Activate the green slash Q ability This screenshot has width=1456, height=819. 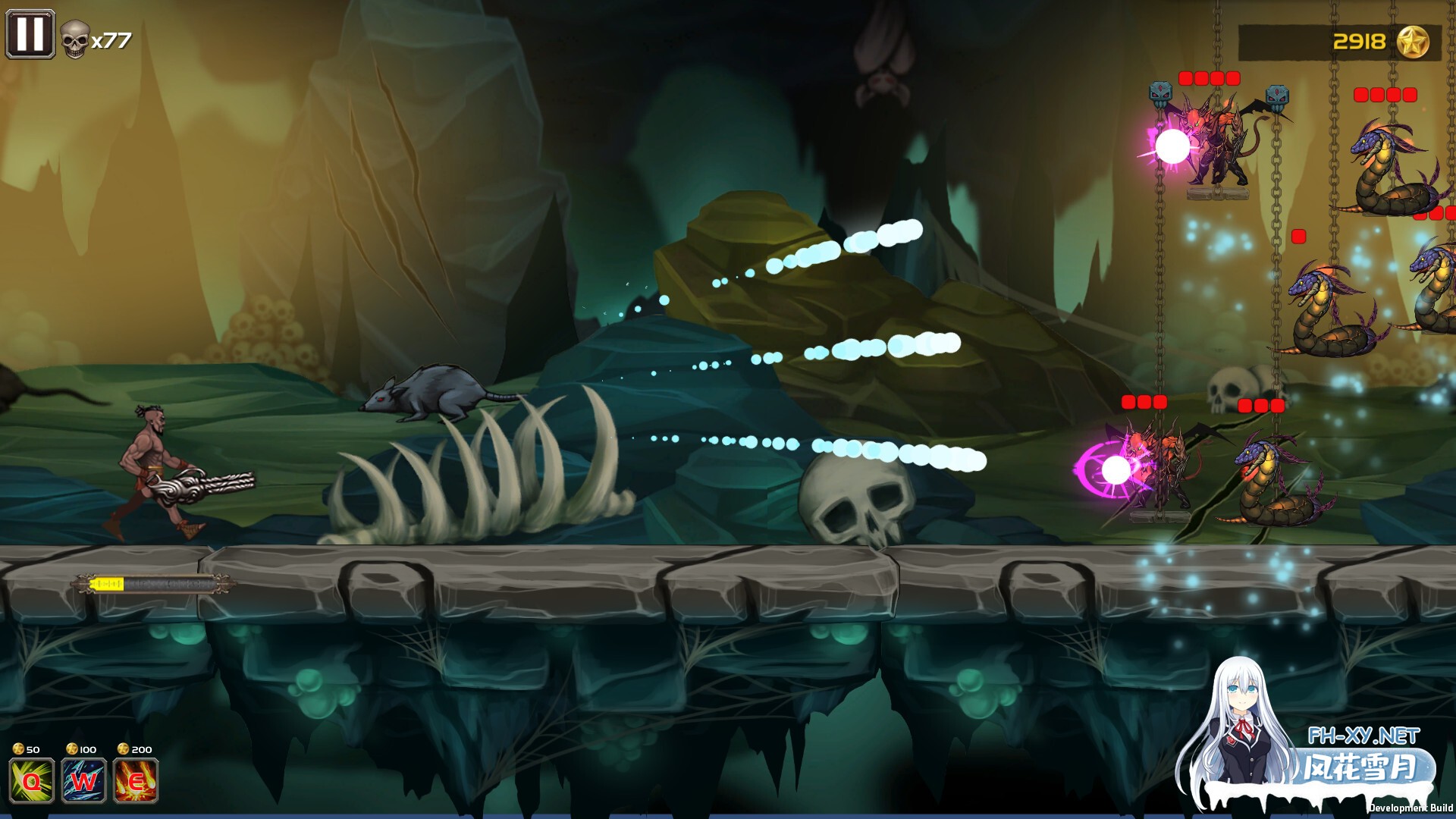click(x=32, y=780)
